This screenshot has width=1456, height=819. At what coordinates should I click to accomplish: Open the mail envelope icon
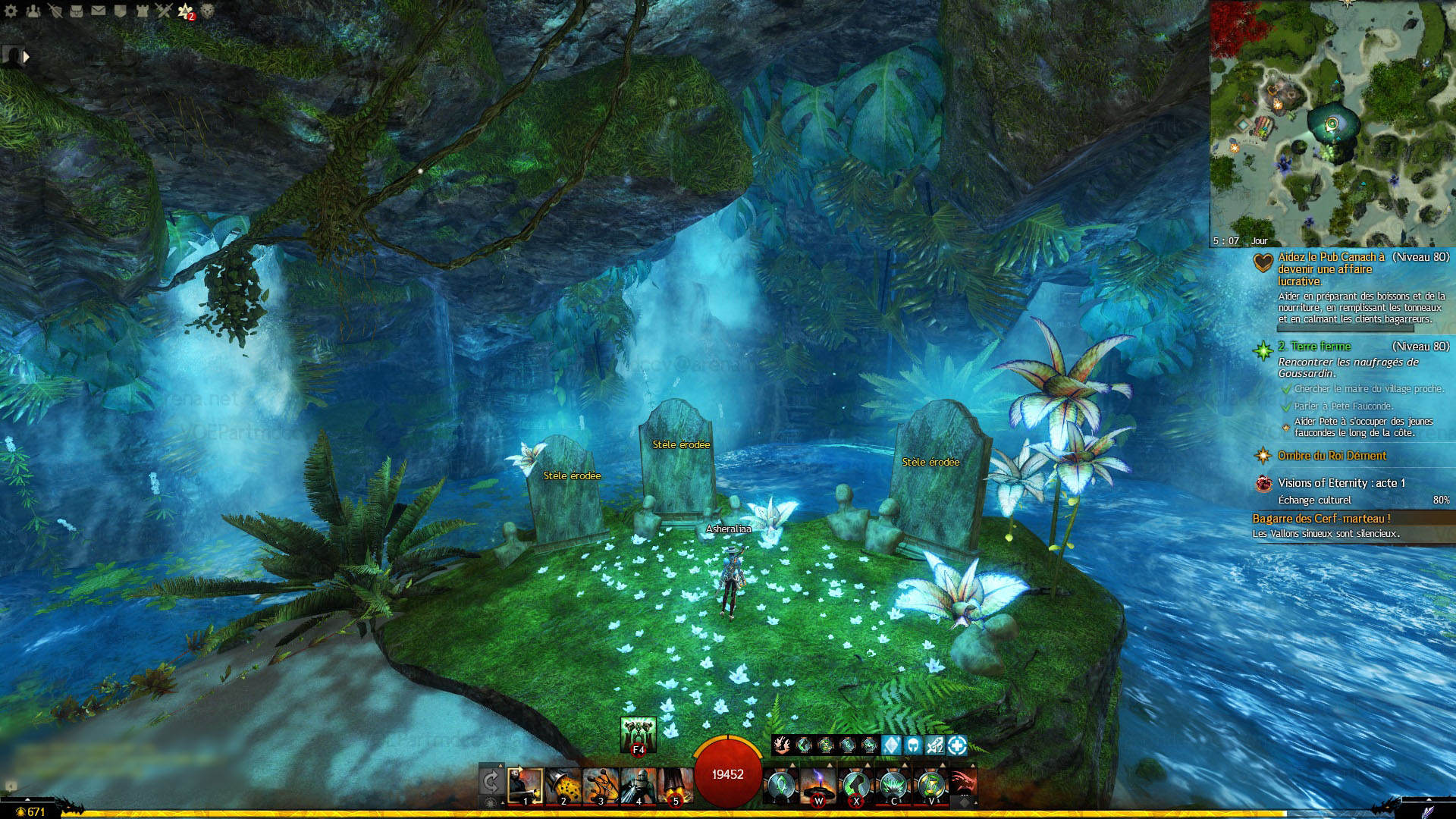[99, 11]
